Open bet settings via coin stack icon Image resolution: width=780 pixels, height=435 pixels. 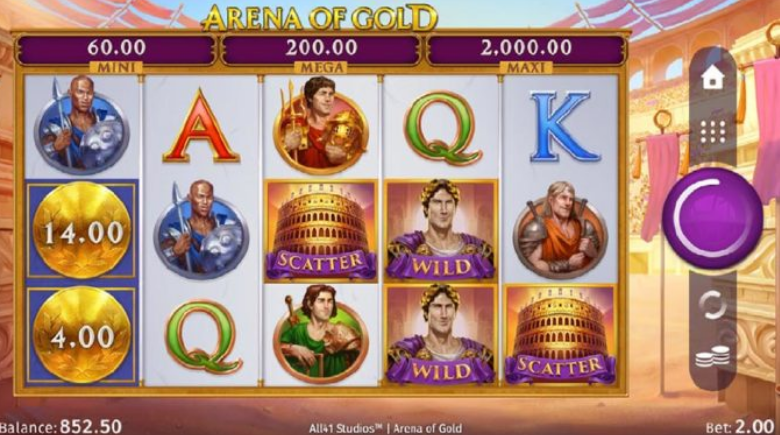point(712,357)
